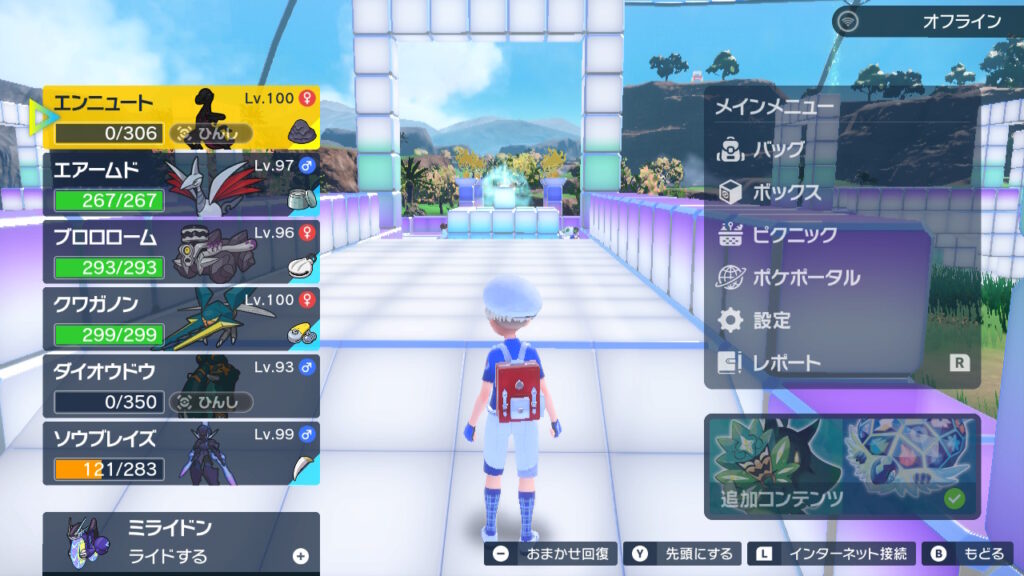Open 設定 options
1024x576 pixels.
tap(771, 320)
